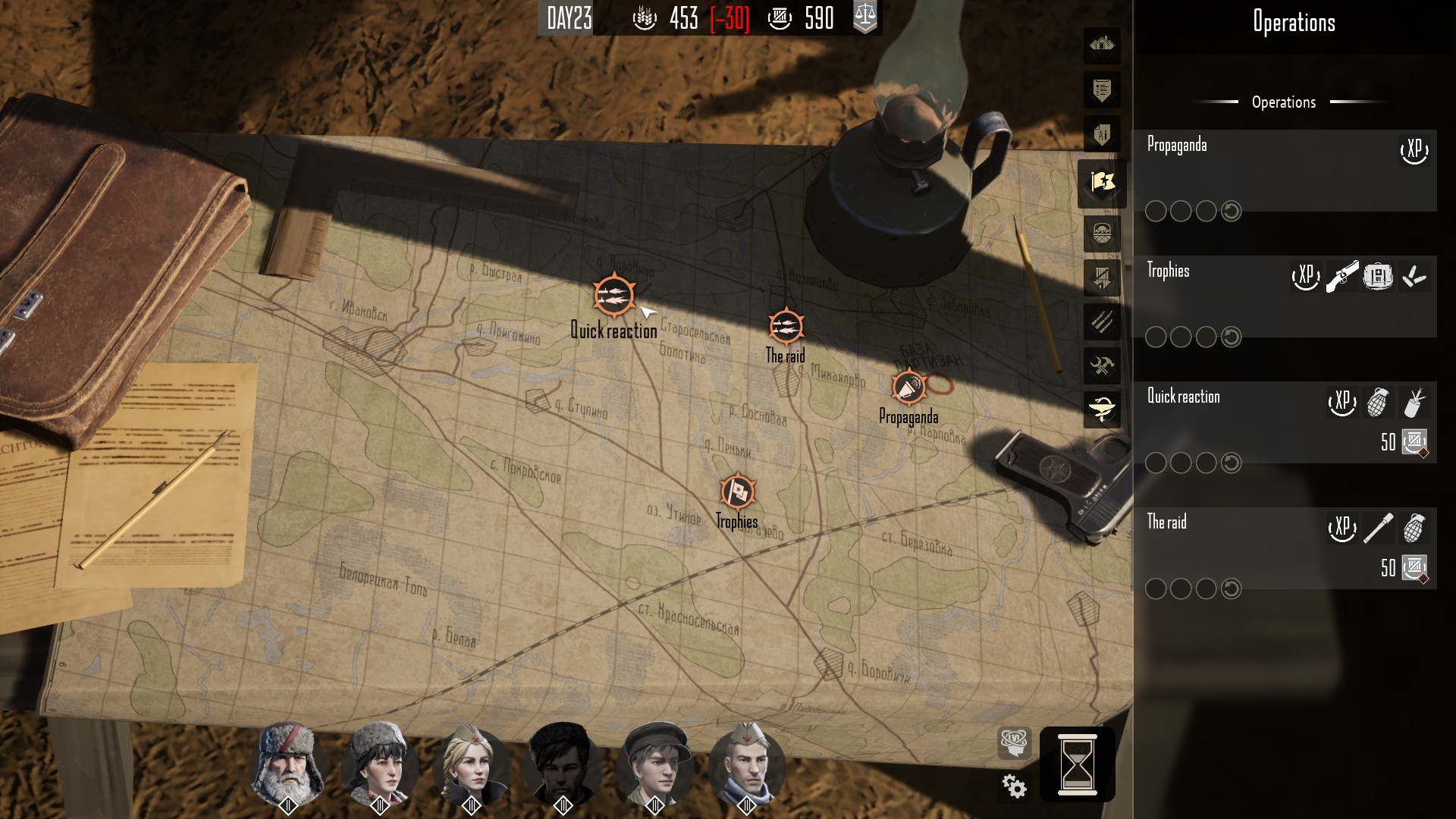Select the Propaganda marker on the map

tap(908, 387)
